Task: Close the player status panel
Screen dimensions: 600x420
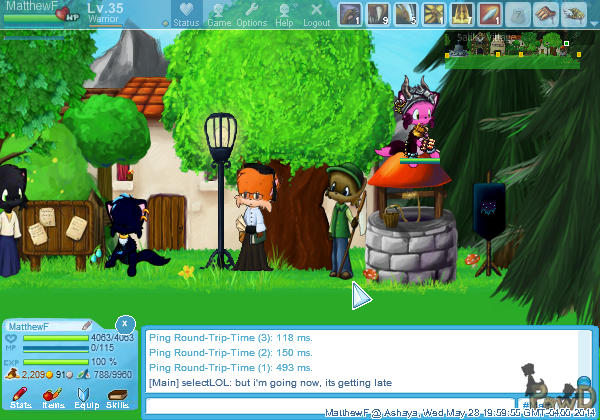Action: [123, 324]
